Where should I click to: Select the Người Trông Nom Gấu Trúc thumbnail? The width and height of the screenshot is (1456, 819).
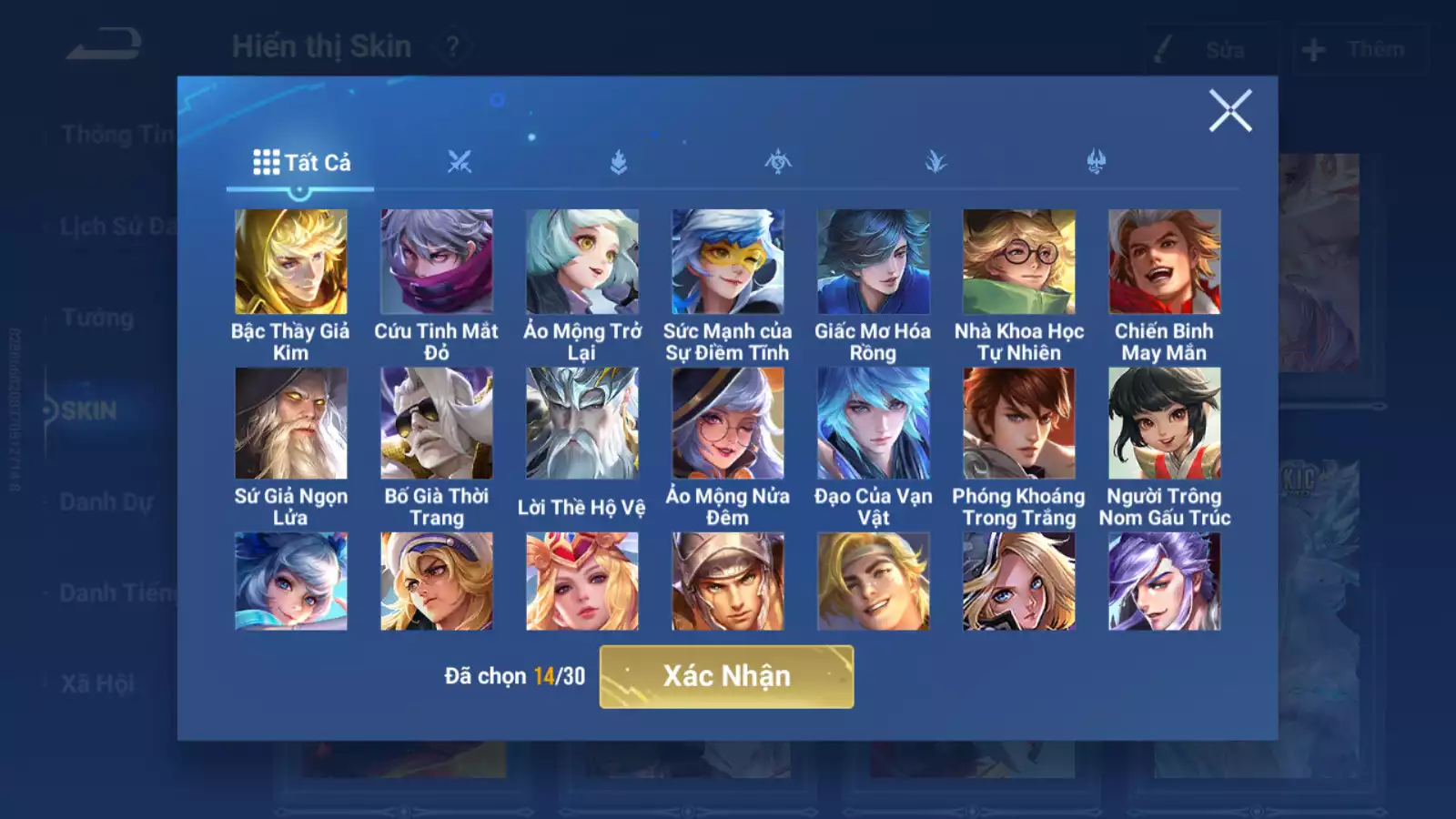click(x=1163, y=421)
